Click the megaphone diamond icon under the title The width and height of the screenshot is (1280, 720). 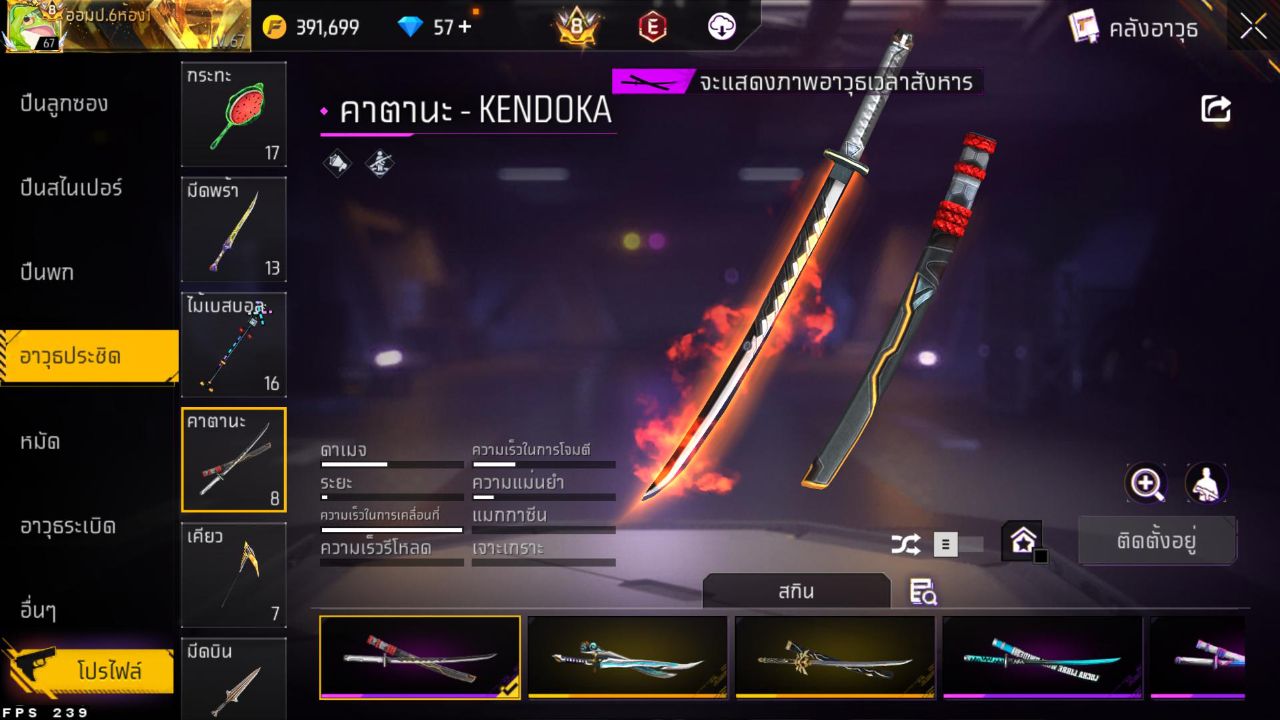click(335, 163)
